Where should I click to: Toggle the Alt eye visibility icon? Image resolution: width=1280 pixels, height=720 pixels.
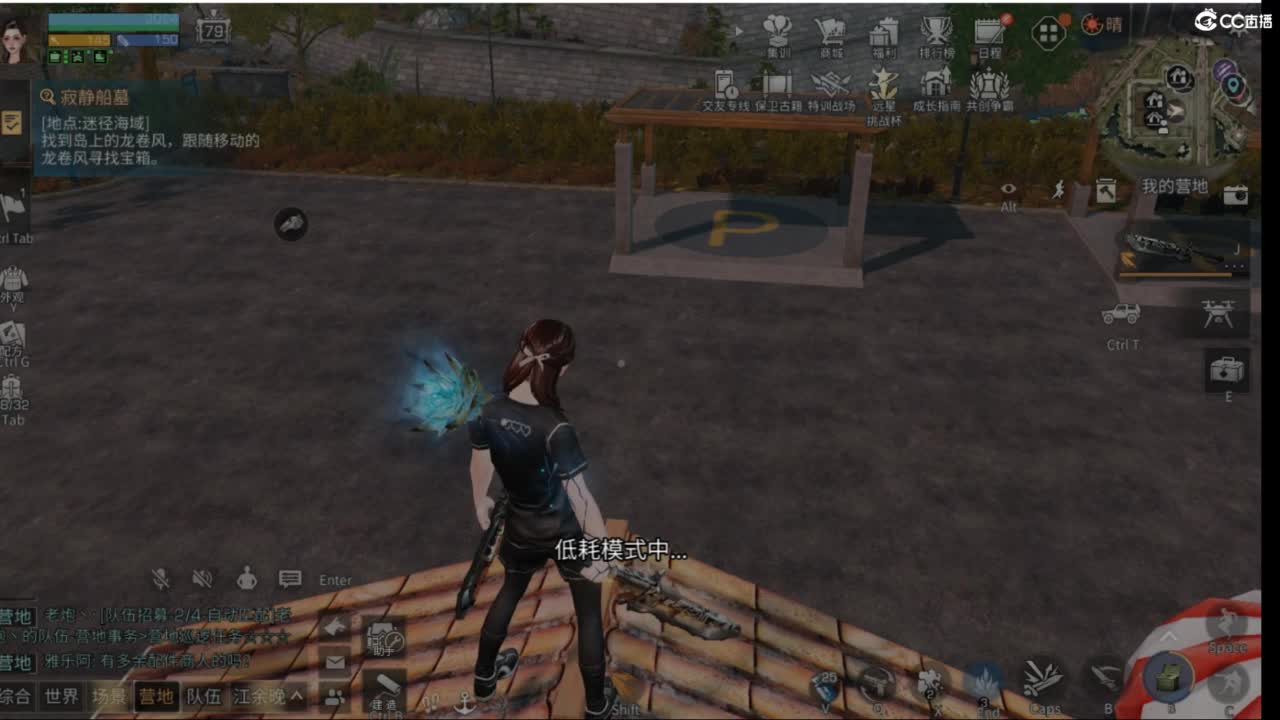(x=1008, y=189)
